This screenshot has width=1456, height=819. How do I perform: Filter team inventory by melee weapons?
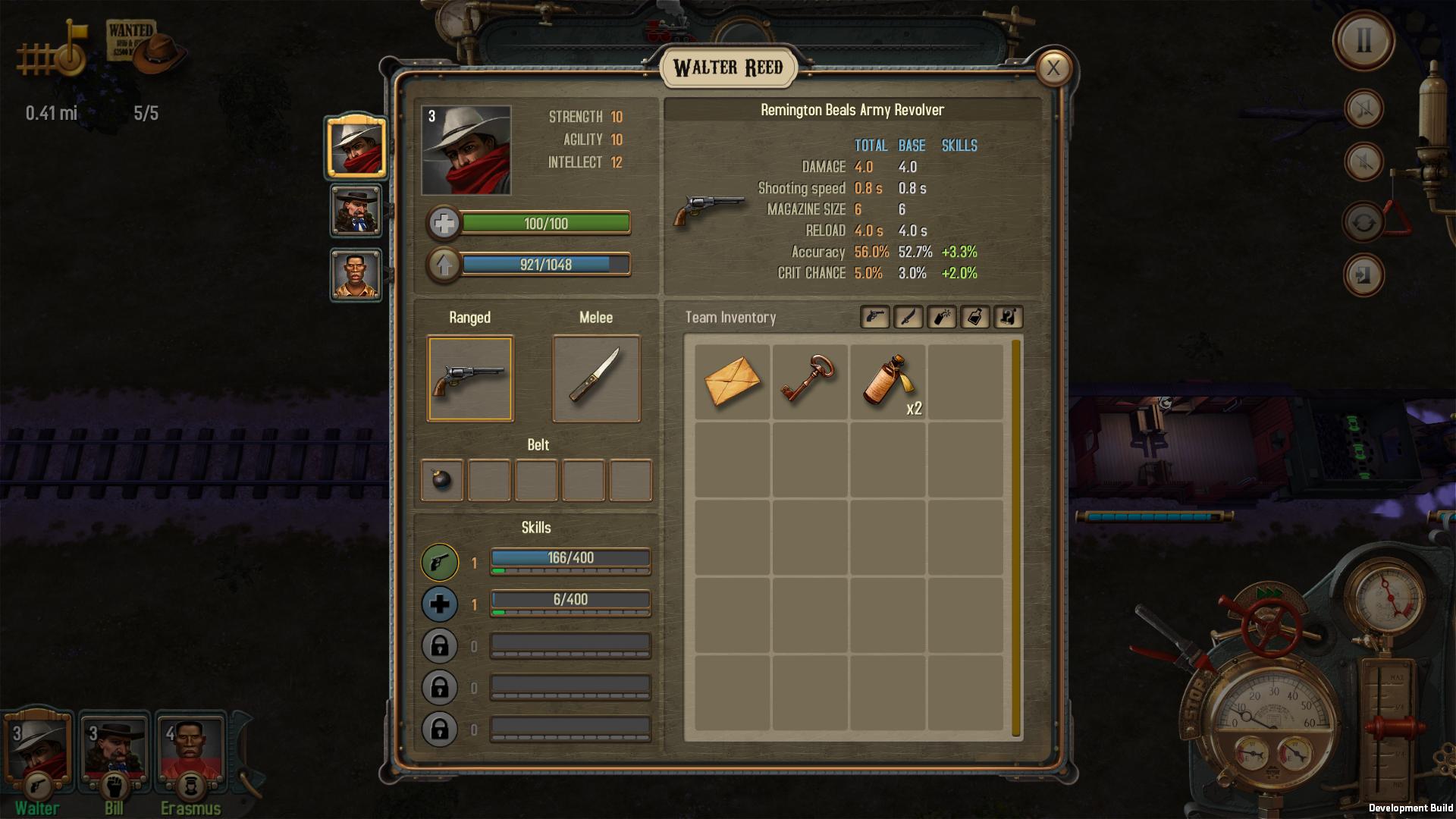908,317
